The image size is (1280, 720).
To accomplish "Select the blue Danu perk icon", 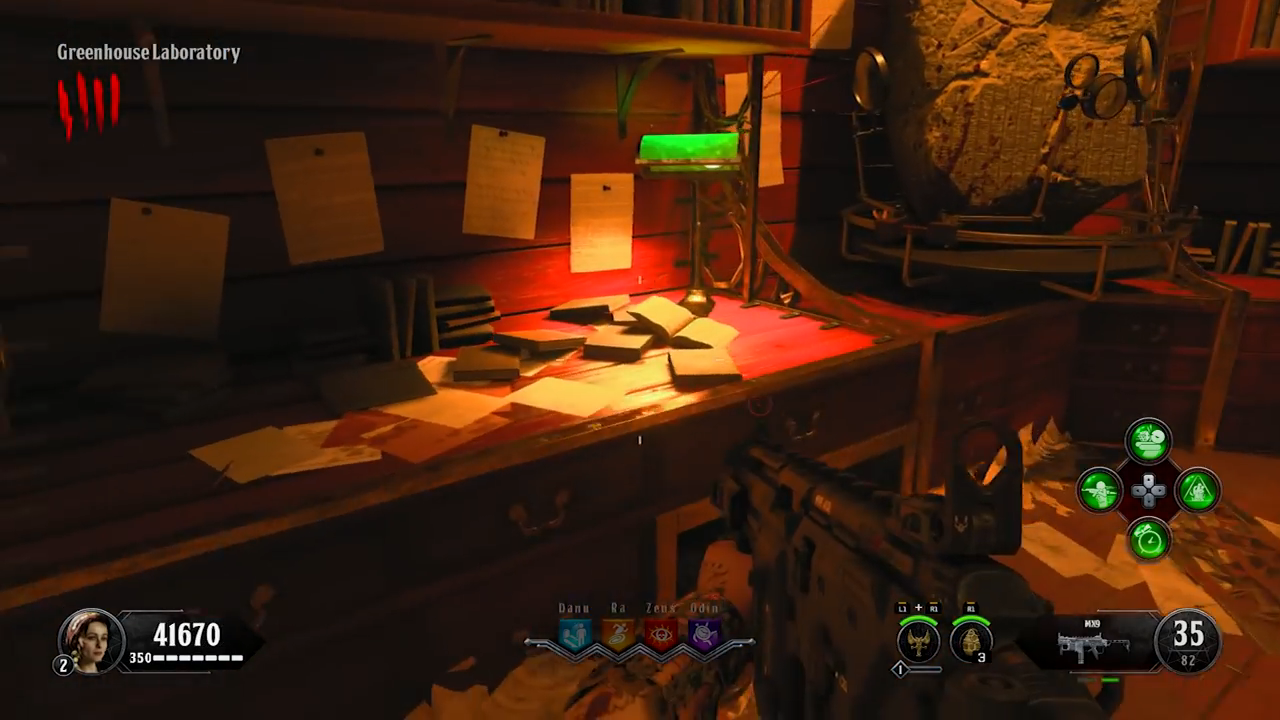I will 574,635.
